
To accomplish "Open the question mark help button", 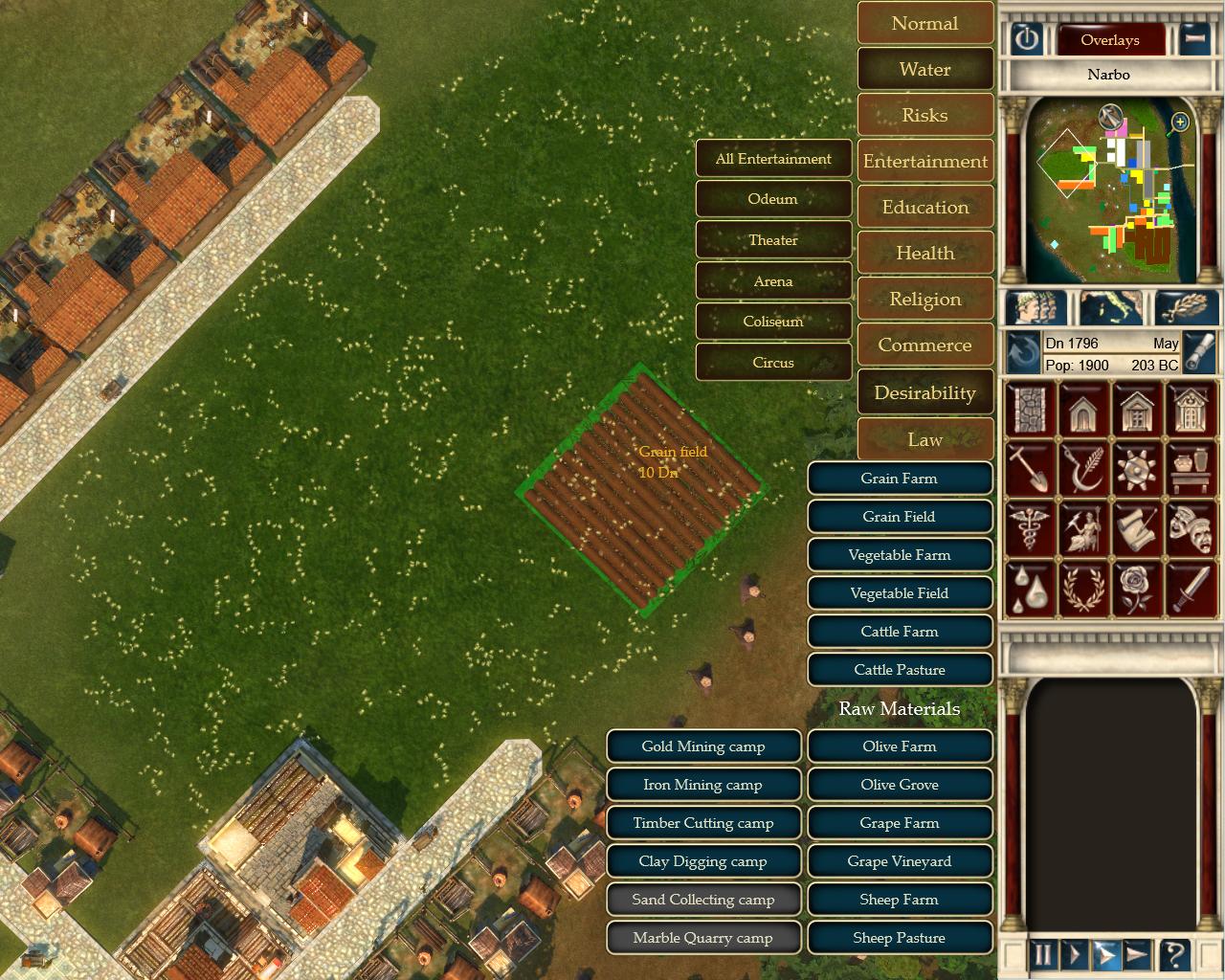I will coord(1174,954).
